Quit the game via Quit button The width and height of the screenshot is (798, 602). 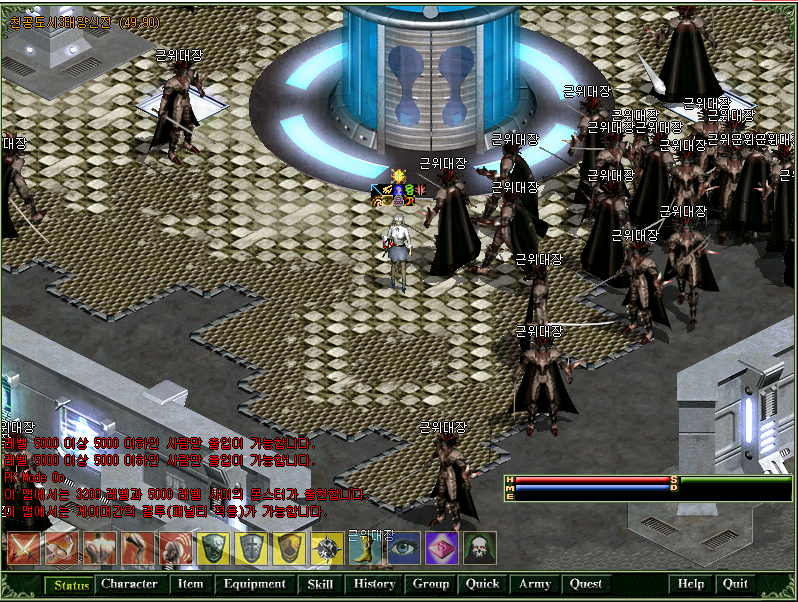click(735, 584)
